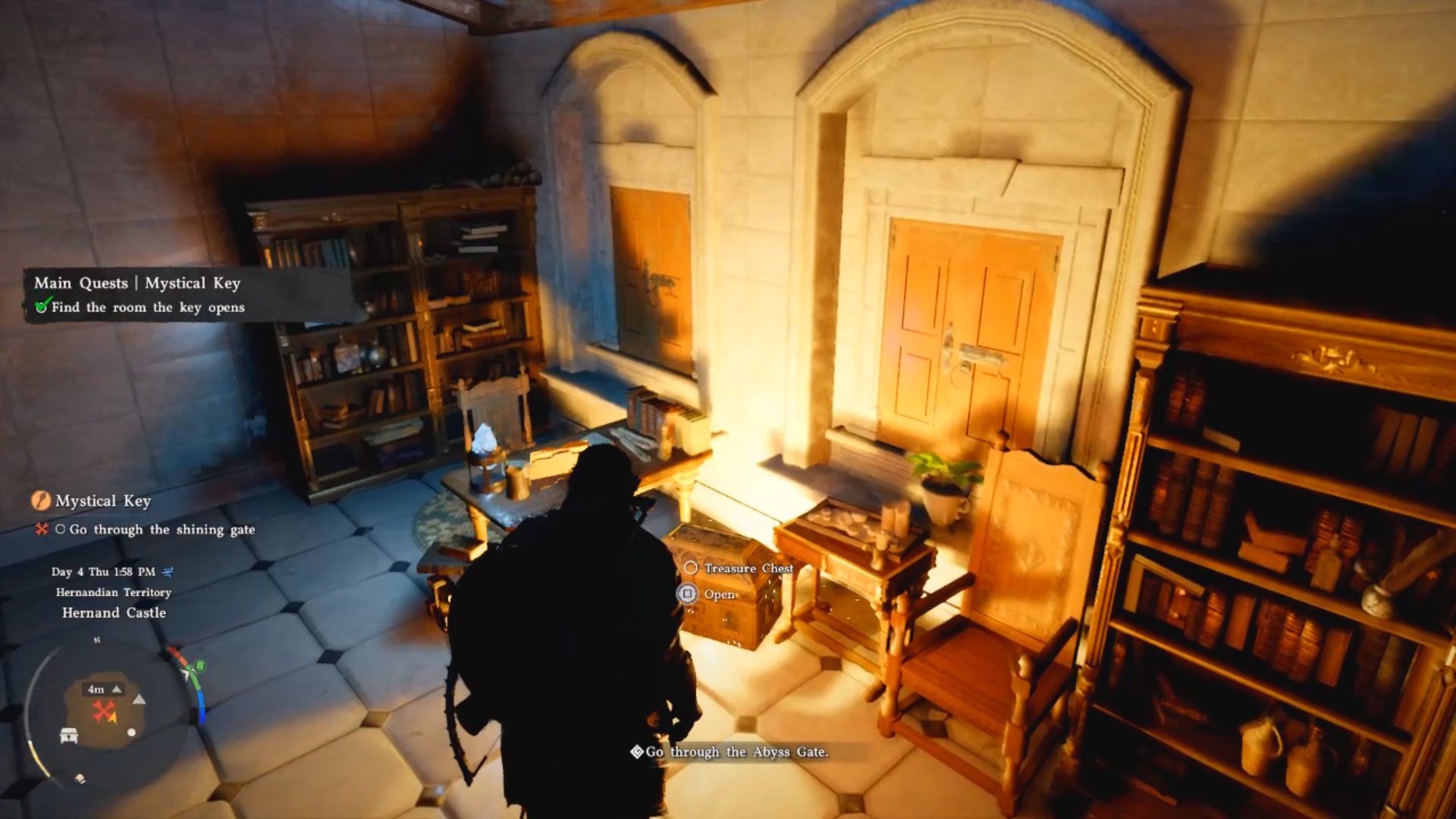Click the red objective cross marker on the minimap
This screenshot has height=819, width=1456.
click(x=103, y=710)
